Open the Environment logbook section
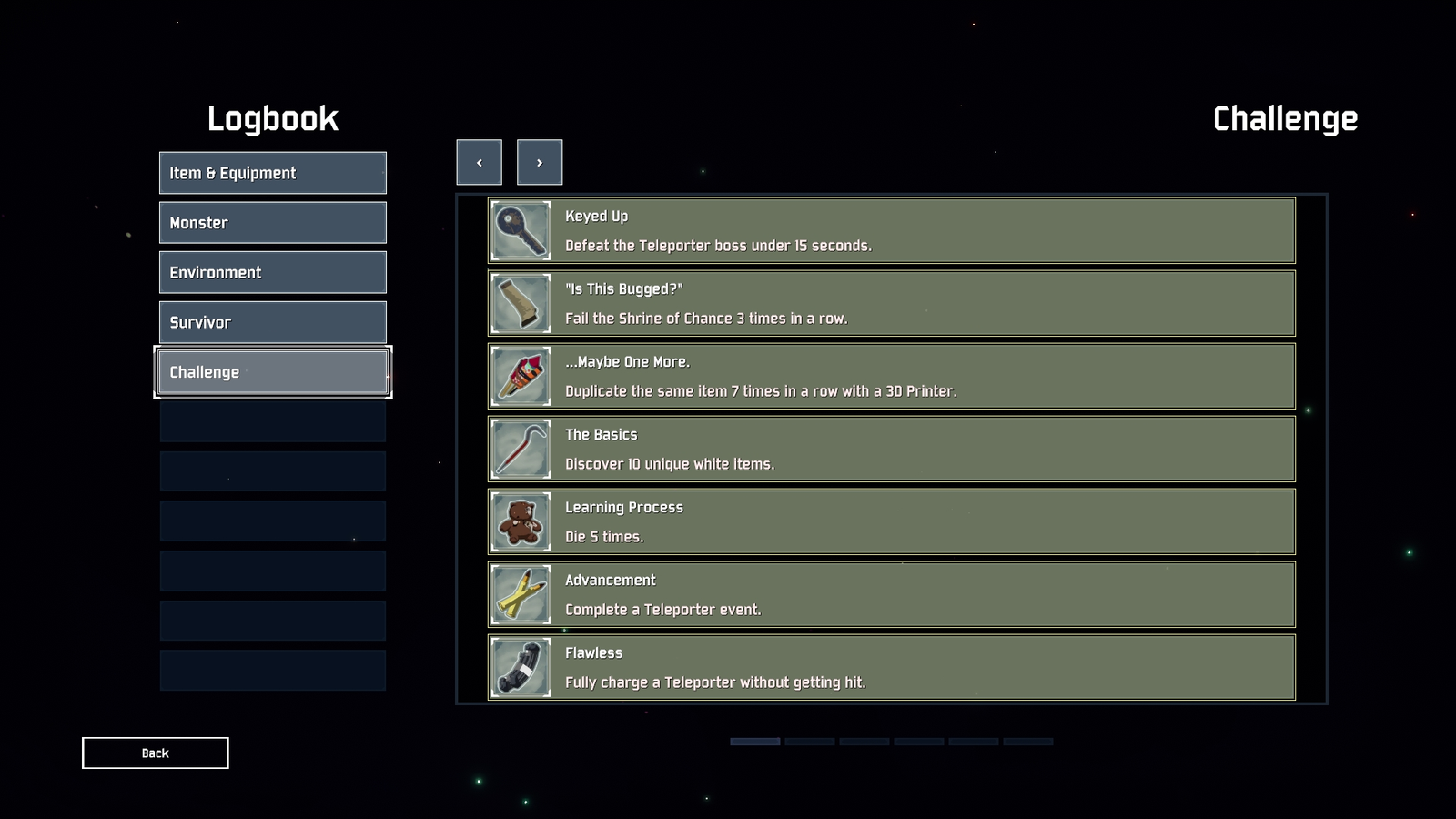Viewport: 1456px width, 819px height. pos(272,272)
